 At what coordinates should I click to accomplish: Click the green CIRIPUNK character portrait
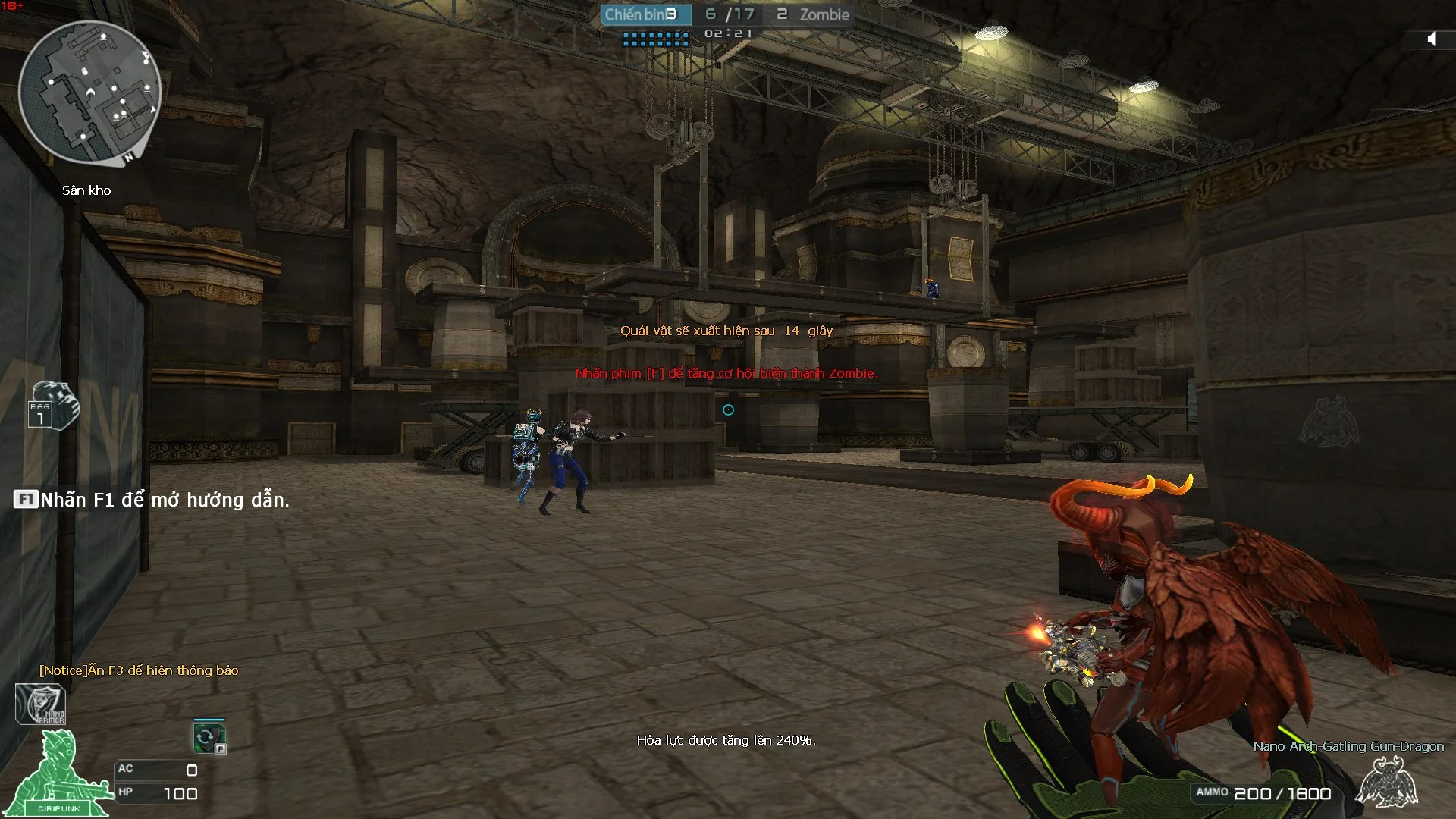(x=57, y=775)
